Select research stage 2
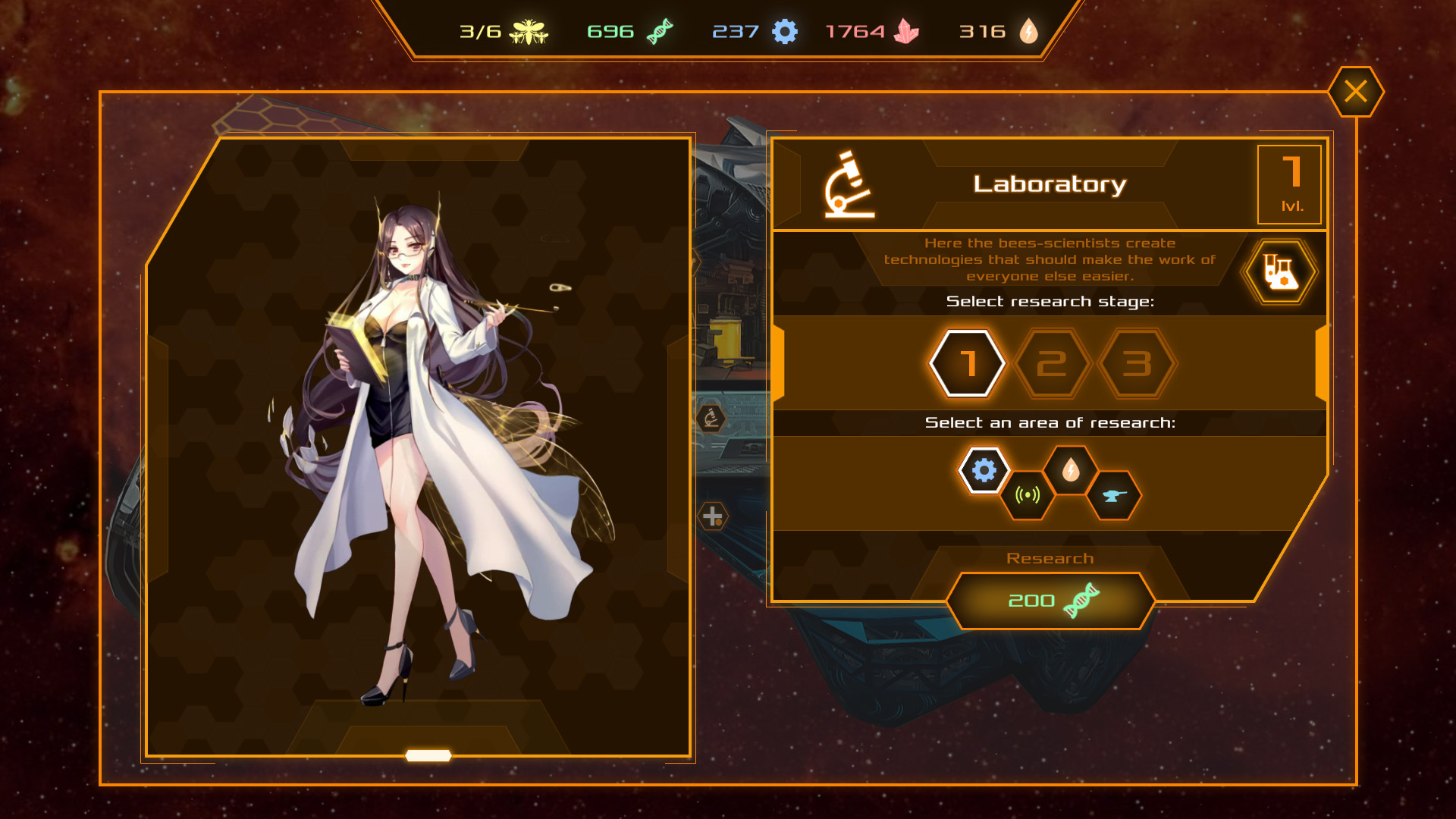Viewport: 1456px width, 819px height. 1051,362
